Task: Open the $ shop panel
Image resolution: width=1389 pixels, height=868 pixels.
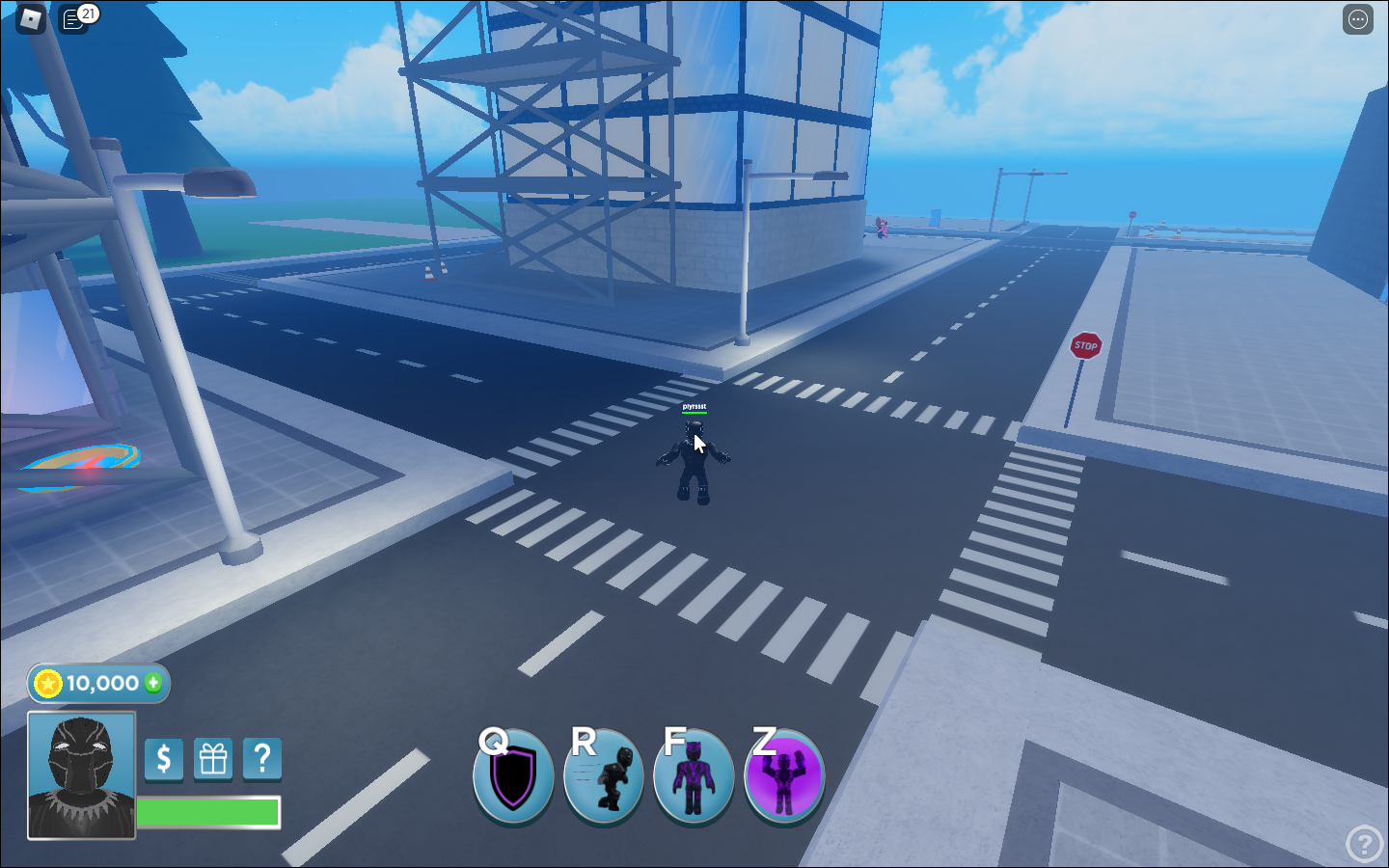Action: pyautogui.click(x=163, y=760)
